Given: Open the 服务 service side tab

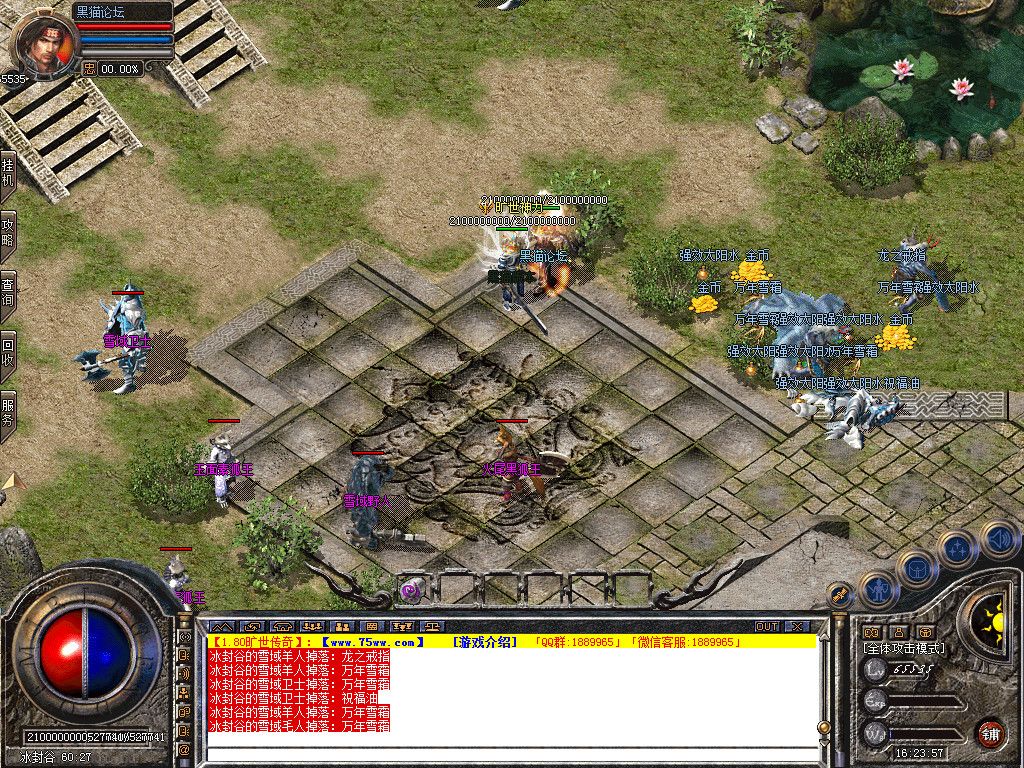Looking at the screenshot, I should click(x=8, y=414).
